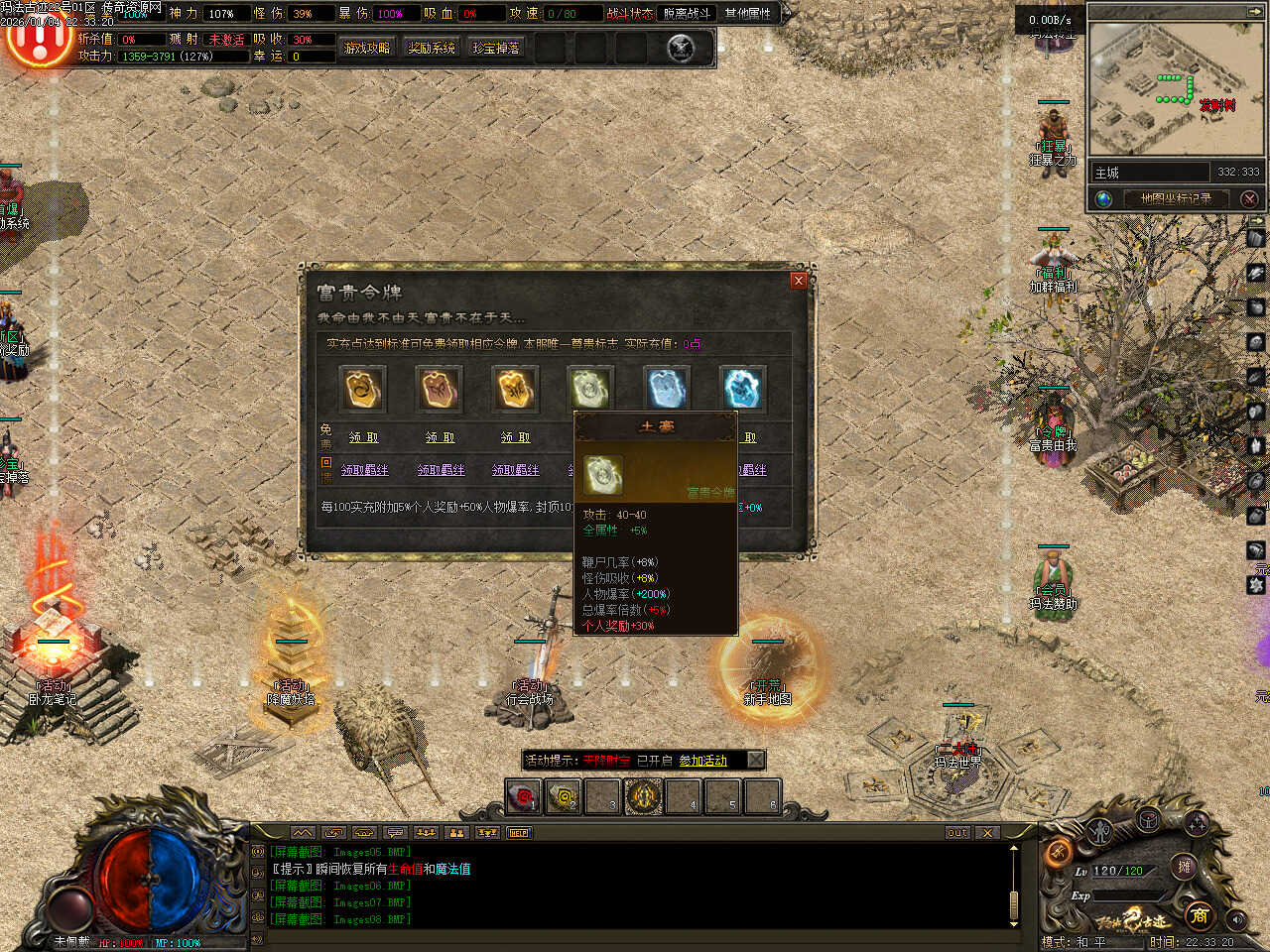Open the 珍宝掉落 treasure drops panel

(x=496, y=48)
